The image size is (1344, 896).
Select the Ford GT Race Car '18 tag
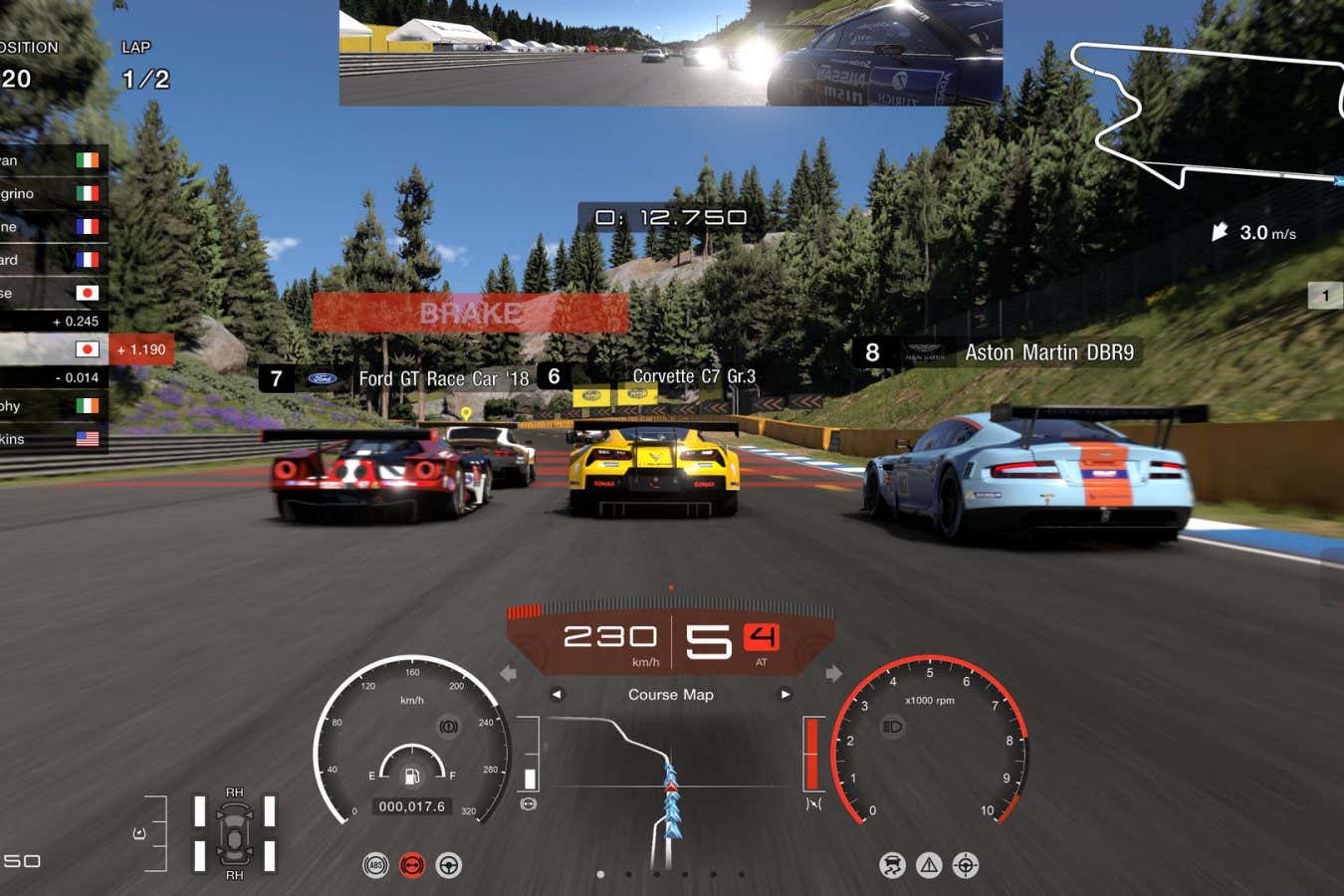(x=397, y=378)
